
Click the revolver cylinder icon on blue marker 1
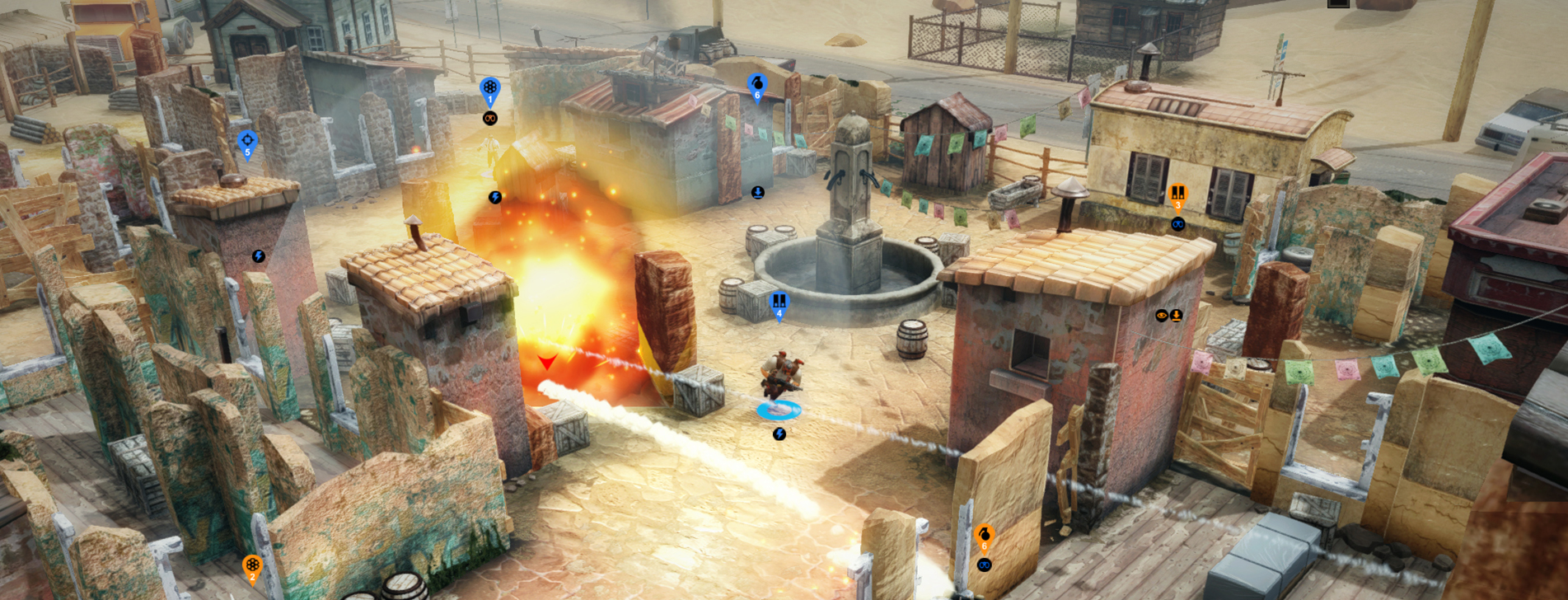tap(490, 87)
